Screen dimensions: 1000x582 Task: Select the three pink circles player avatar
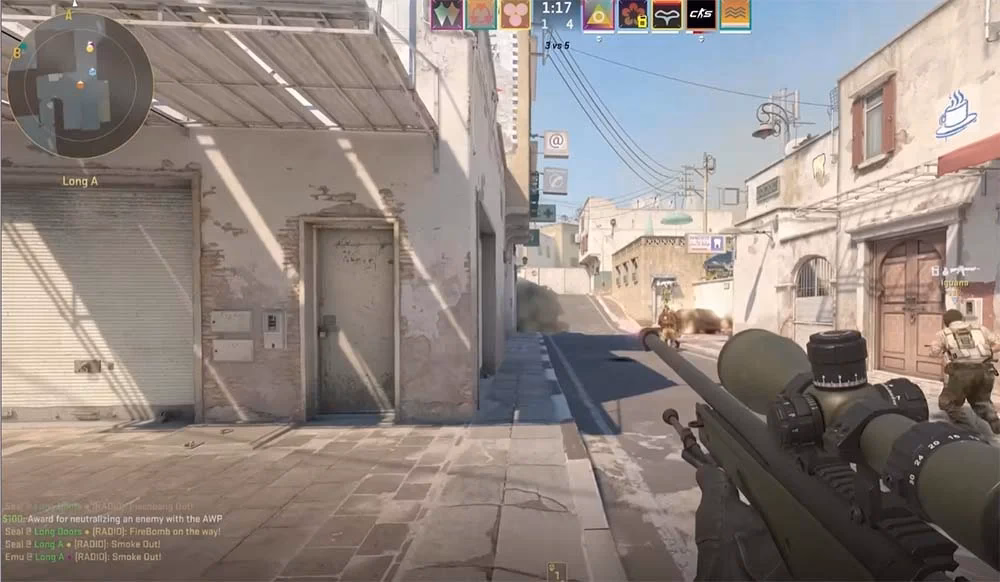click(x=515, y=14)
